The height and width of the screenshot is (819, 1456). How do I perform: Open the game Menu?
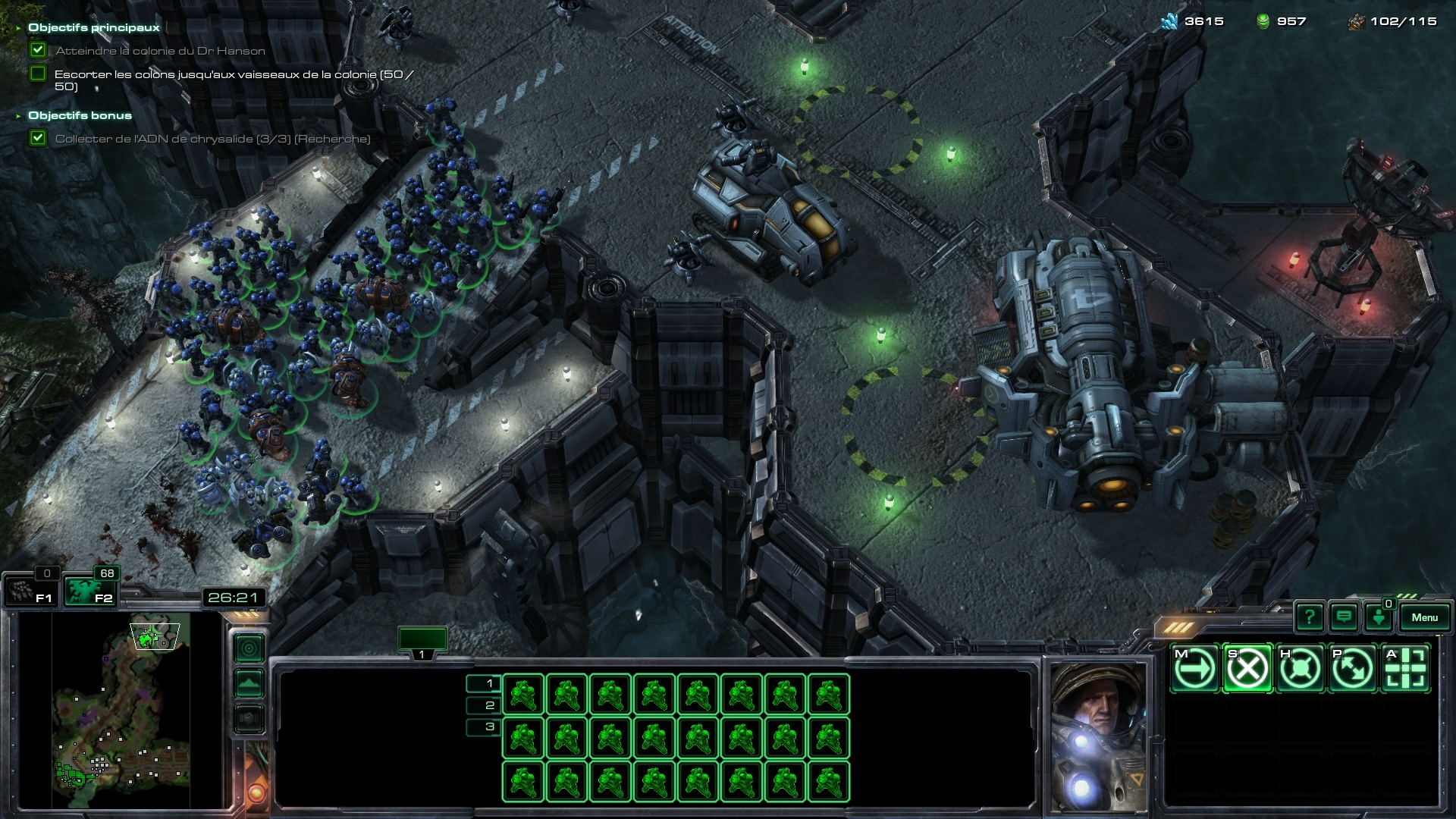tap(1424, 617)
